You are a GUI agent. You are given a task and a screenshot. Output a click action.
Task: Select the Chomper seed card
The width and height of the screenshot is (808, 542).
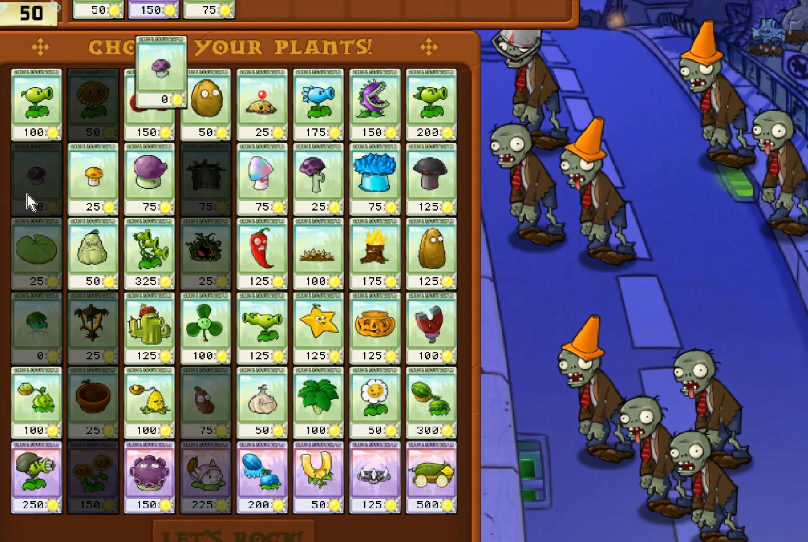pos(375,103)
